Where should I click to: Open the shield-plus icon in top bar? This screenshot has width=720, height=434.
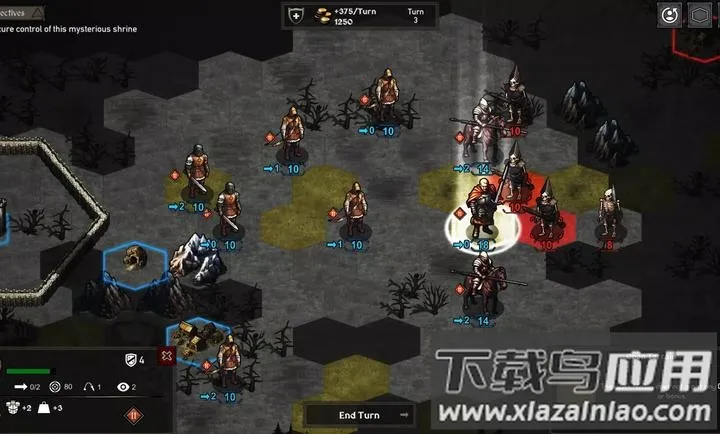[295, 15]
